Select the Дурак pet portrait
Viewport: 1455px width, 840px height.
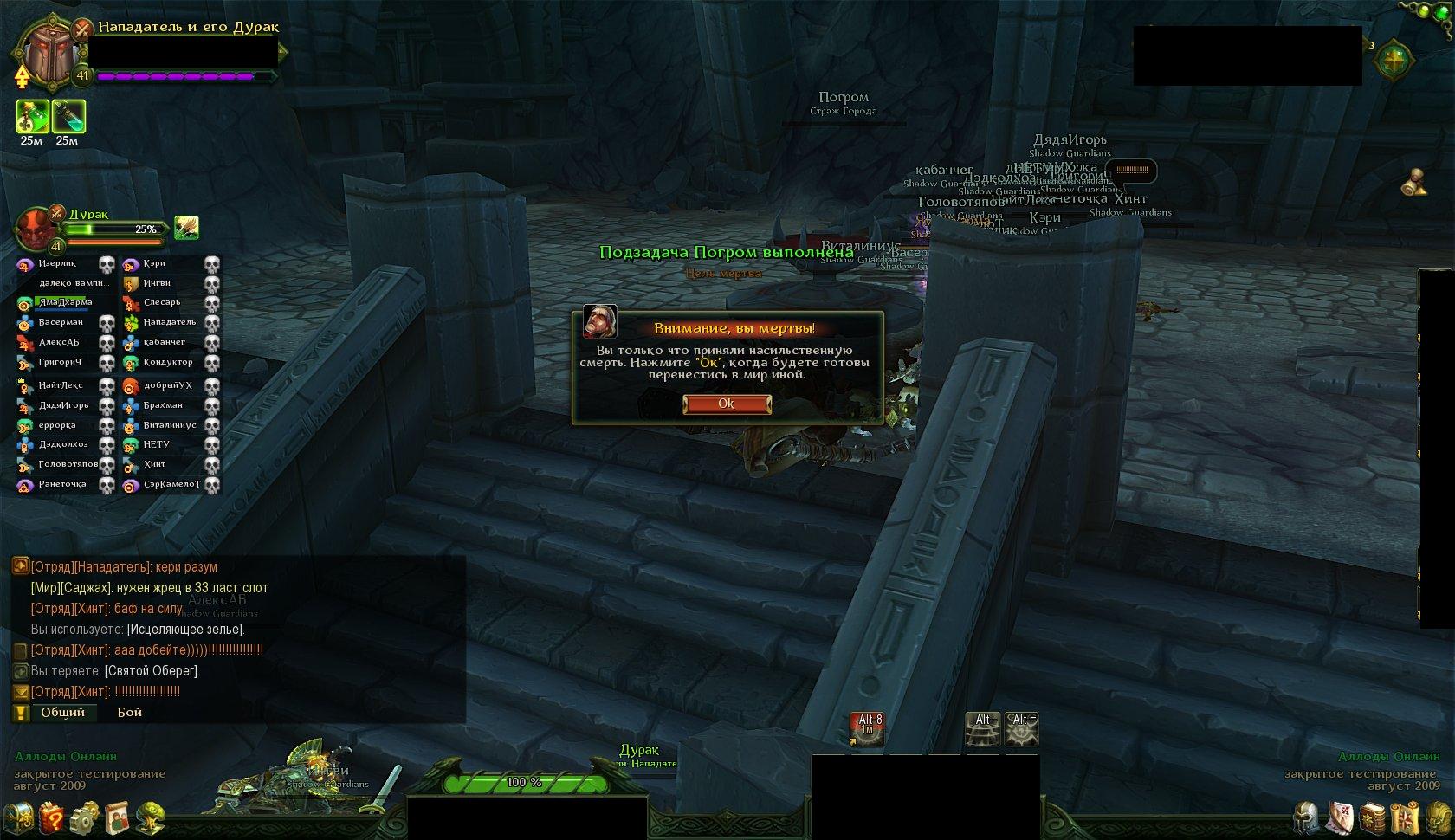coord(36,229)
